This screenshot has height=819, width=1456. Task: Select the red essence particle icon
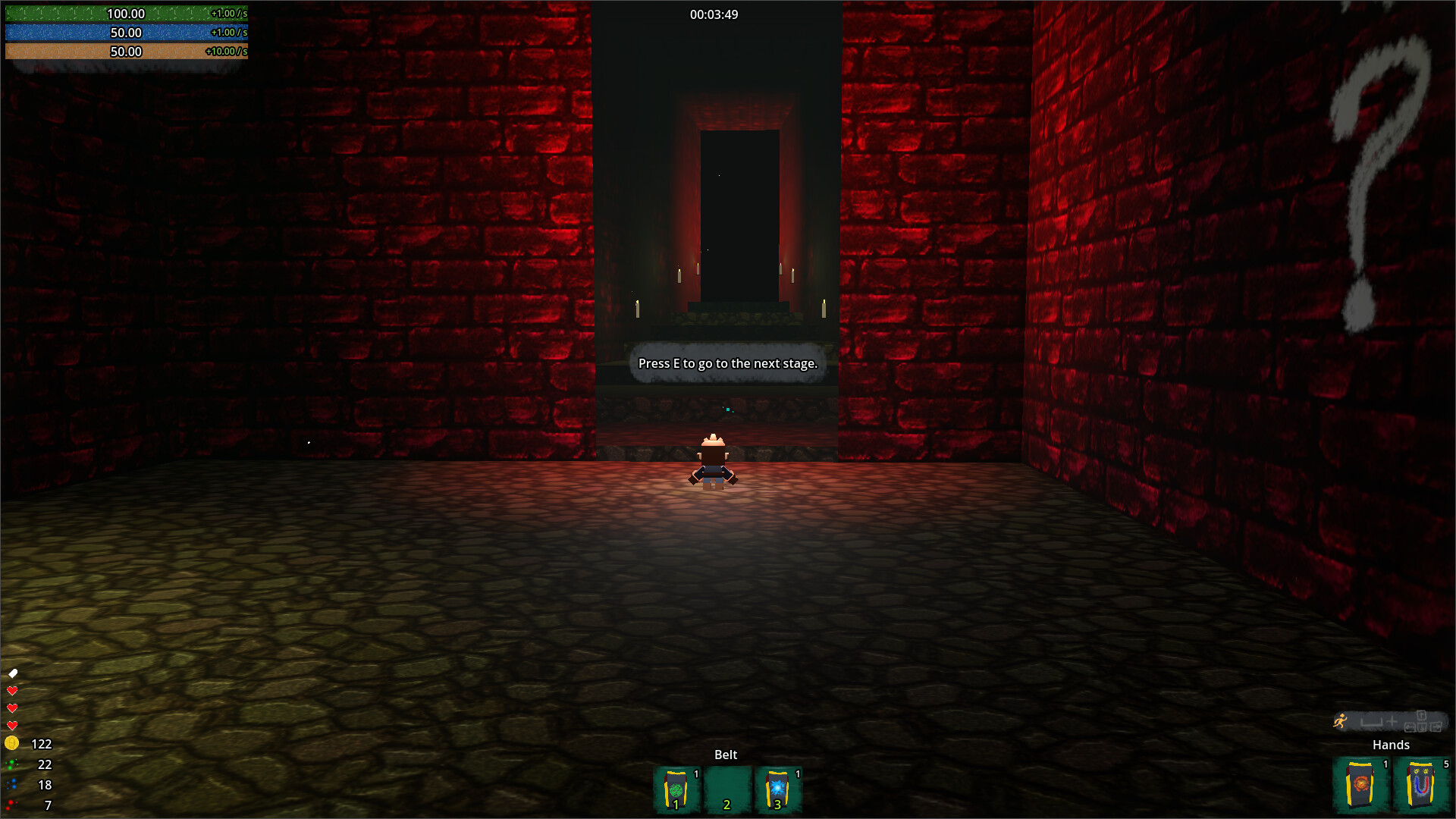pos(10,803)
